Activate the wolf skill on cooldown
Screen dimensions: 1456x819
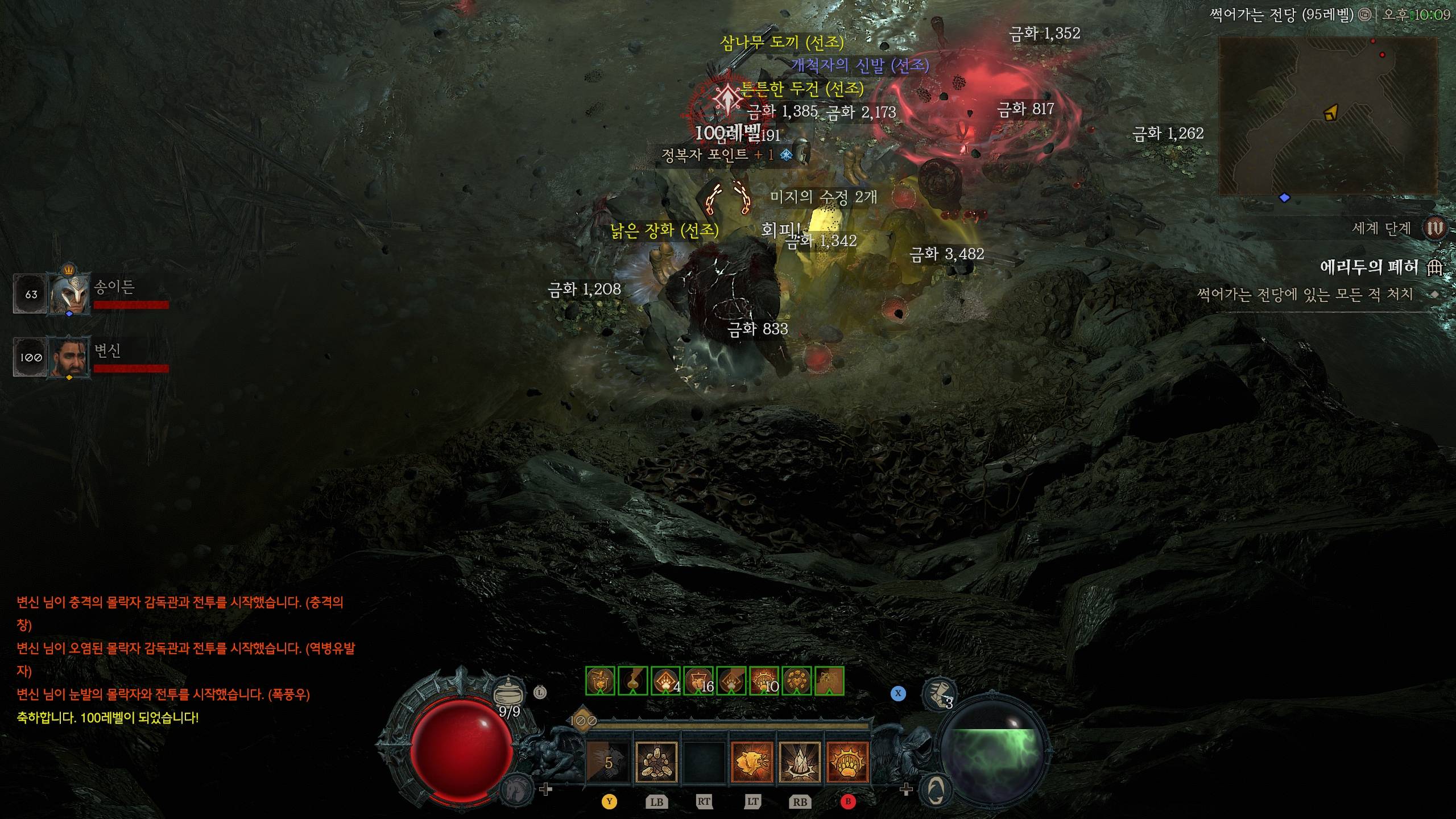click(608, 763)
